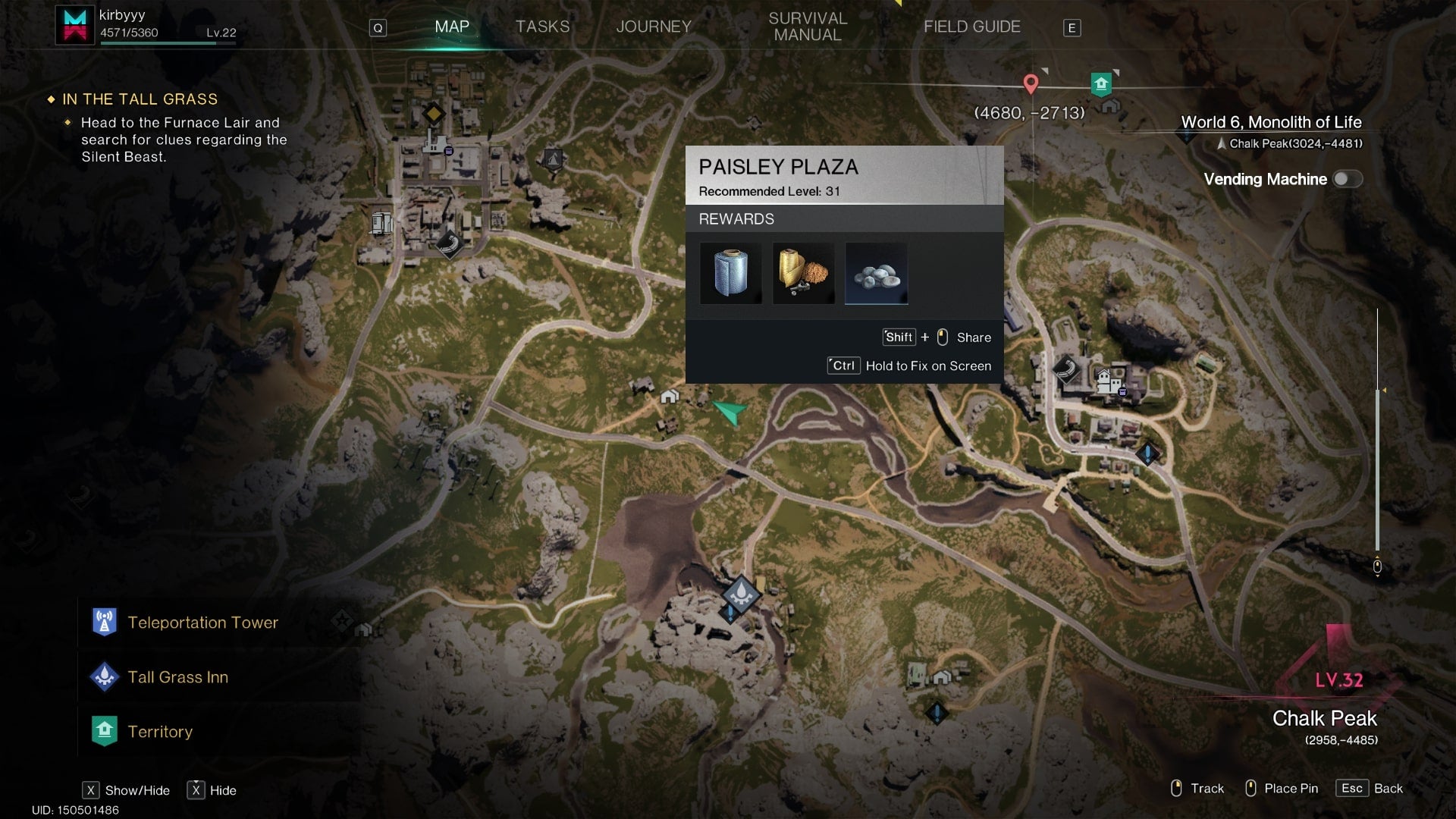Image resolution: width=1456 pixels, height=819 pixels.
Task: Click the red location pin marker
Action: point(1031,83)
